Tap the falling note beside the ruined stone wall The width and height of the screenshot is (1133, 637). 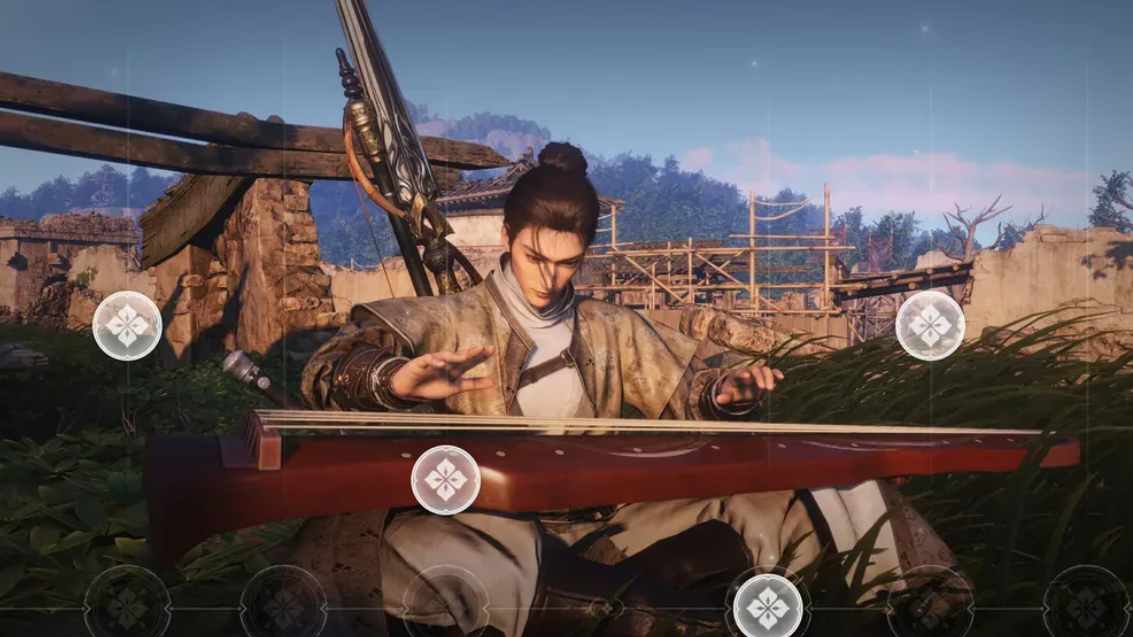coord(127,326)
